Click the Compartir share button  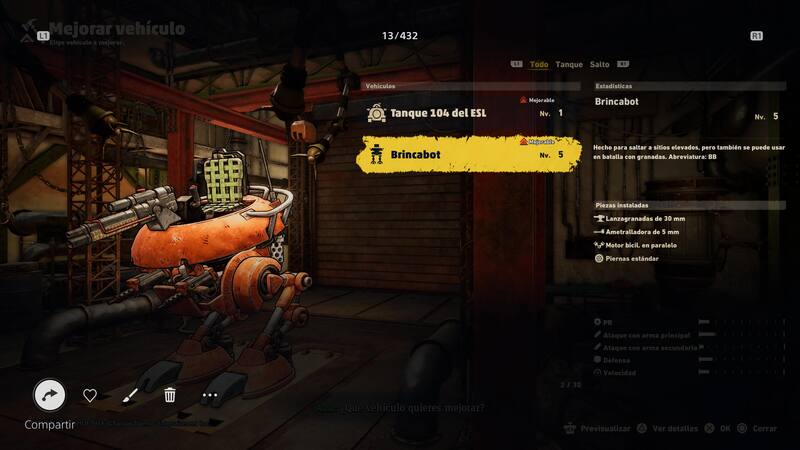[x=49, y=395]
